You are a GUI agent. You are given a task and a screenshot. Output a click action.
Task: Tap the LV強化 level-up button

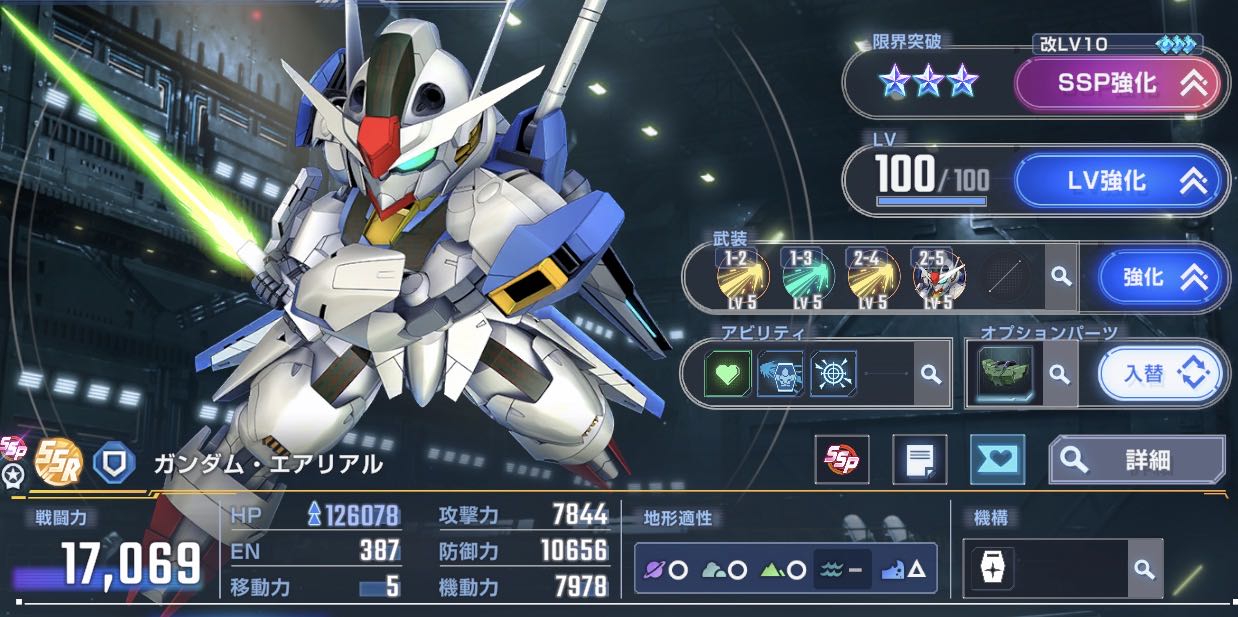tap(1118, 182)
